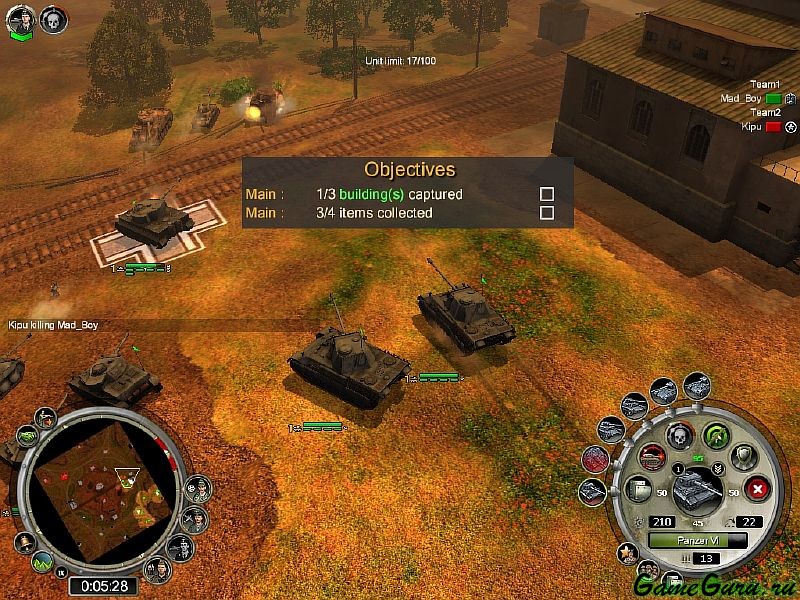The height and width of the screenshot is (600, 800).
Task: Click the Kipu player entry in team list
Action: (752, 127)
